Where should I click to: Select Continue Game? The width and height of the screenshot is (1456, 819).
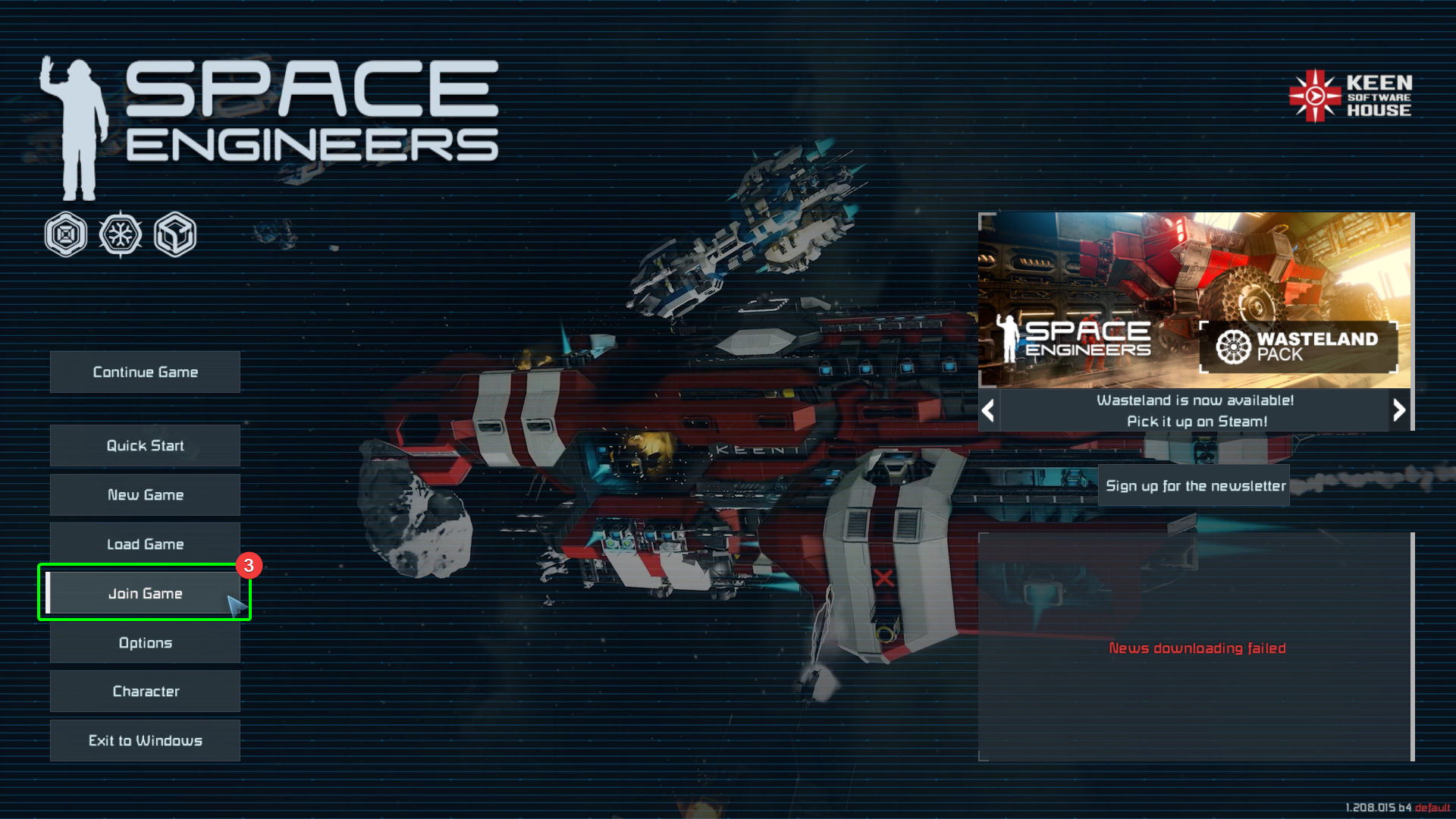point(145,372)
